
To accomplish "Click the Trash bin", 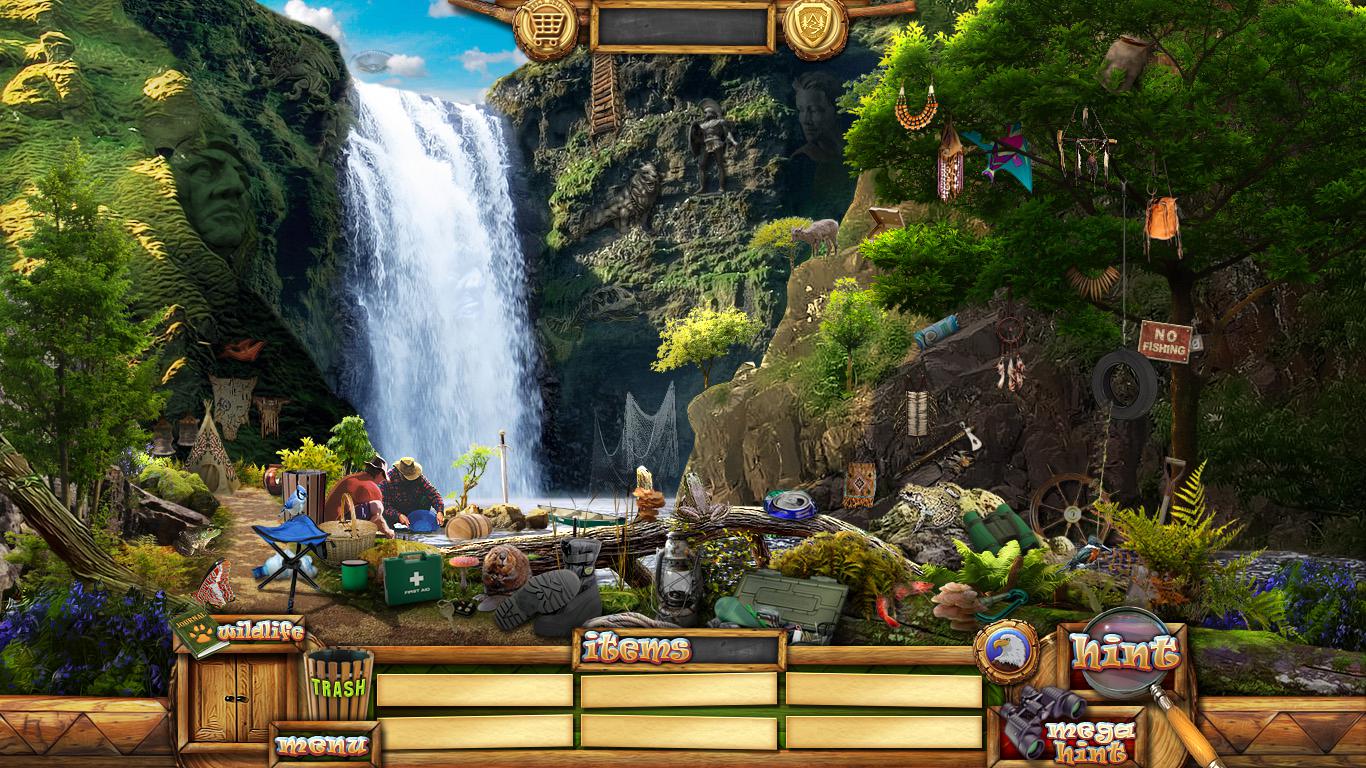I will [x=339, y=685].
